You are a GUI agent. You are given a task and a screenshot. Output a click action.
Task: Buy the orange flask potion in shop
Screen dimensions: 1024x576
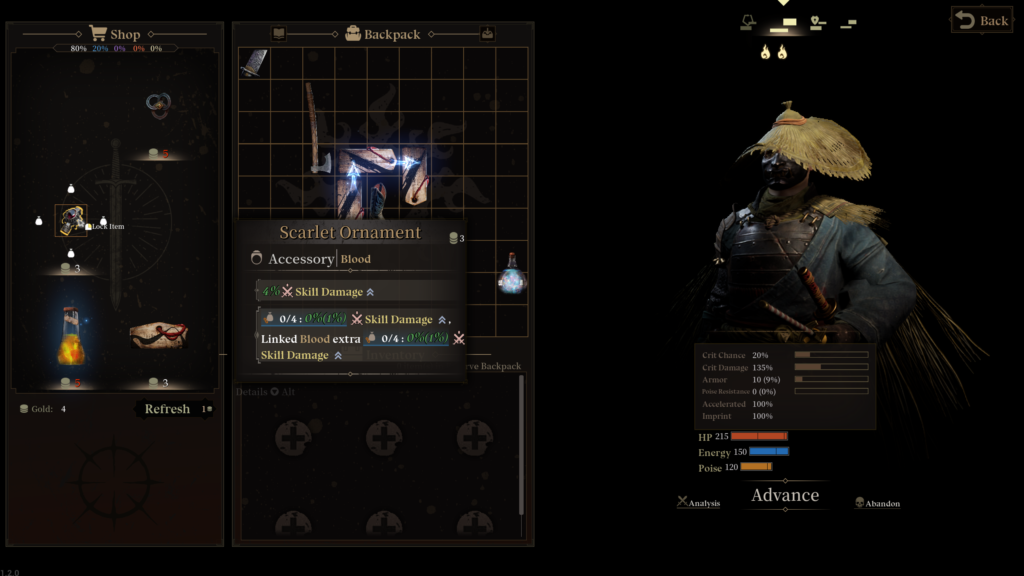[x=70, y=337]
